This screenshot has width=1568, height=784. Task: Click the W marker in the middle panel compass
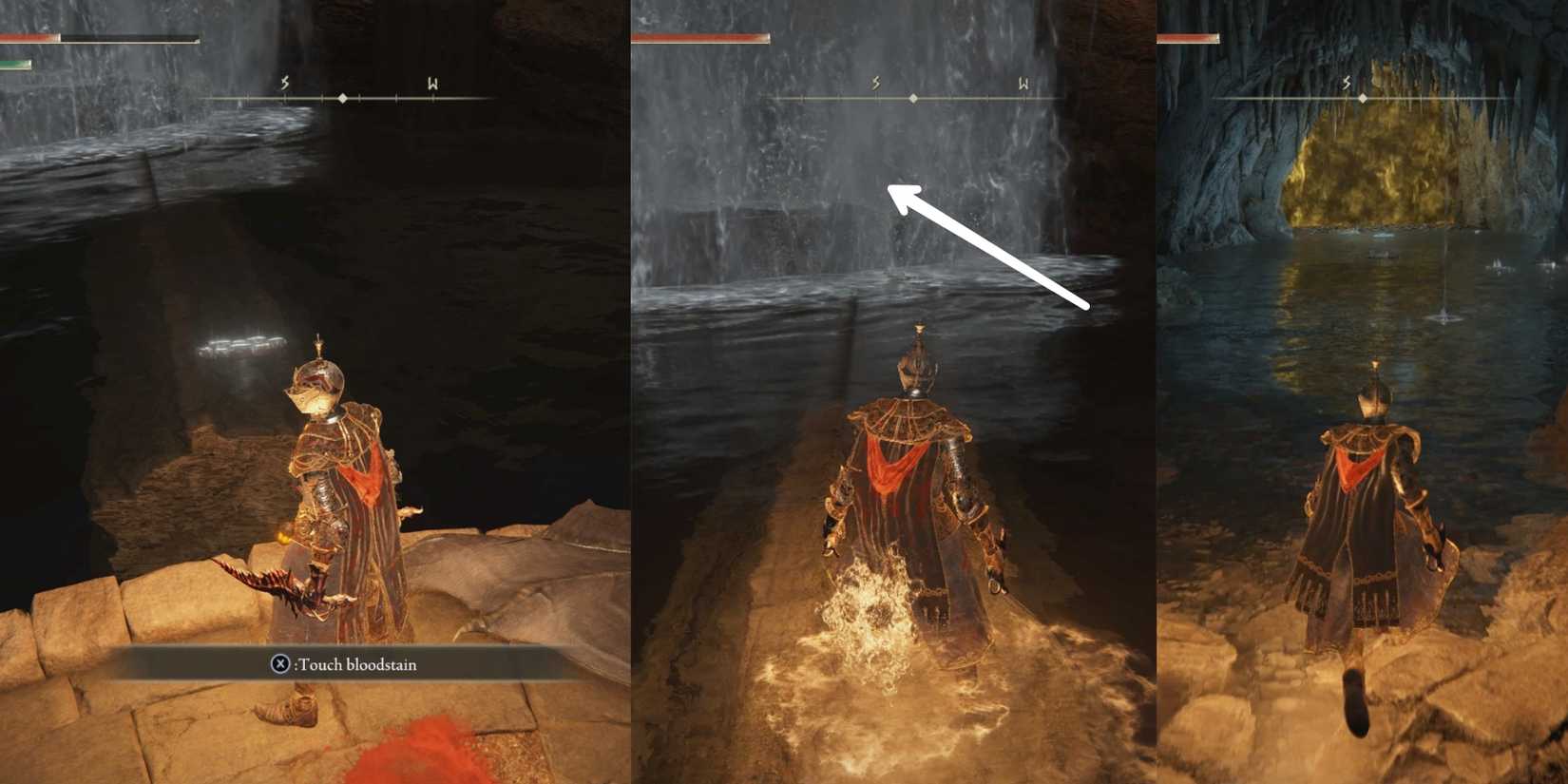1024,84
